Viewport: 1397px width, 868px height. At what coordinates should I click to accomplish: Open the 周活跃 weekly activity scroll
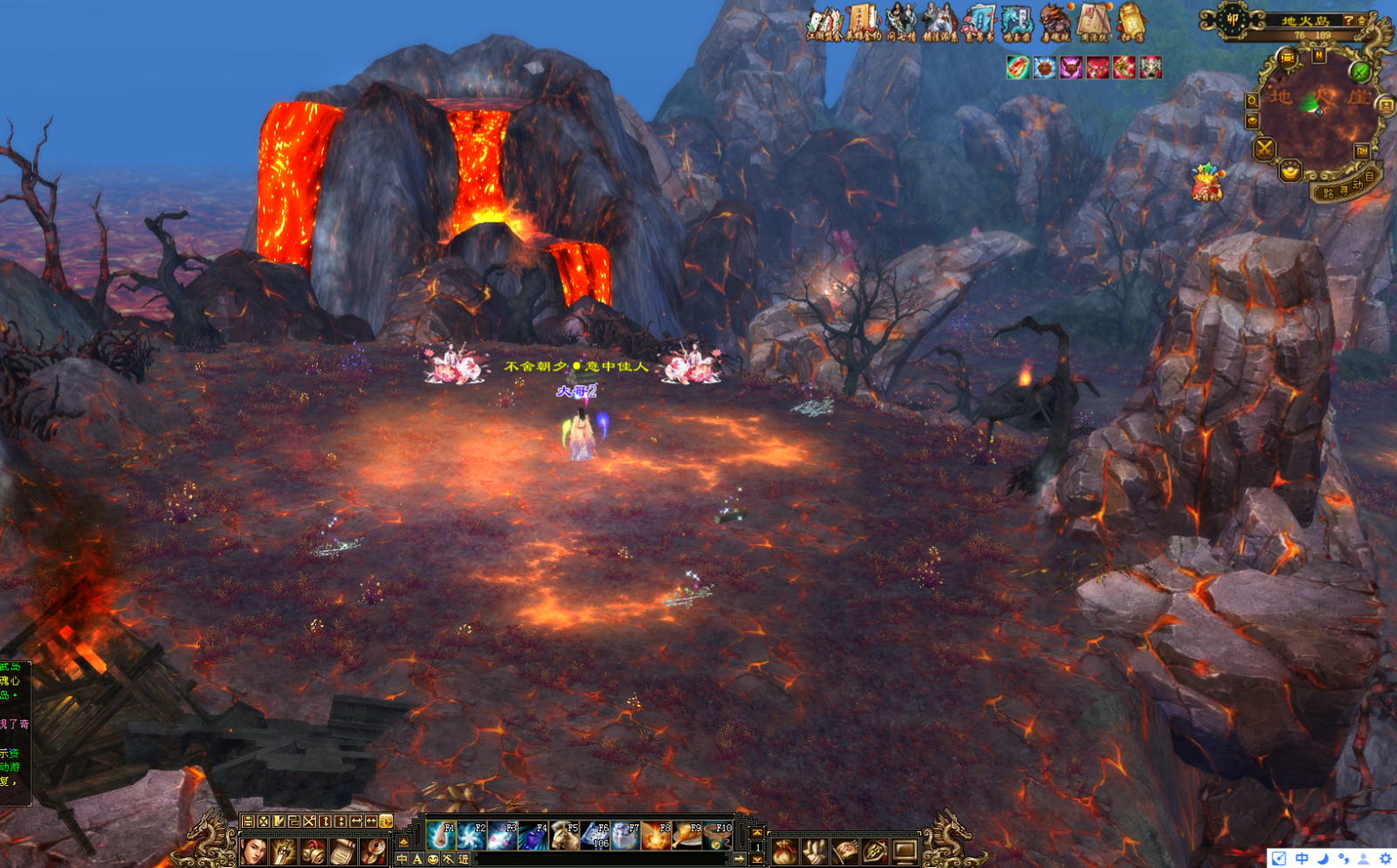(1093, 24)
